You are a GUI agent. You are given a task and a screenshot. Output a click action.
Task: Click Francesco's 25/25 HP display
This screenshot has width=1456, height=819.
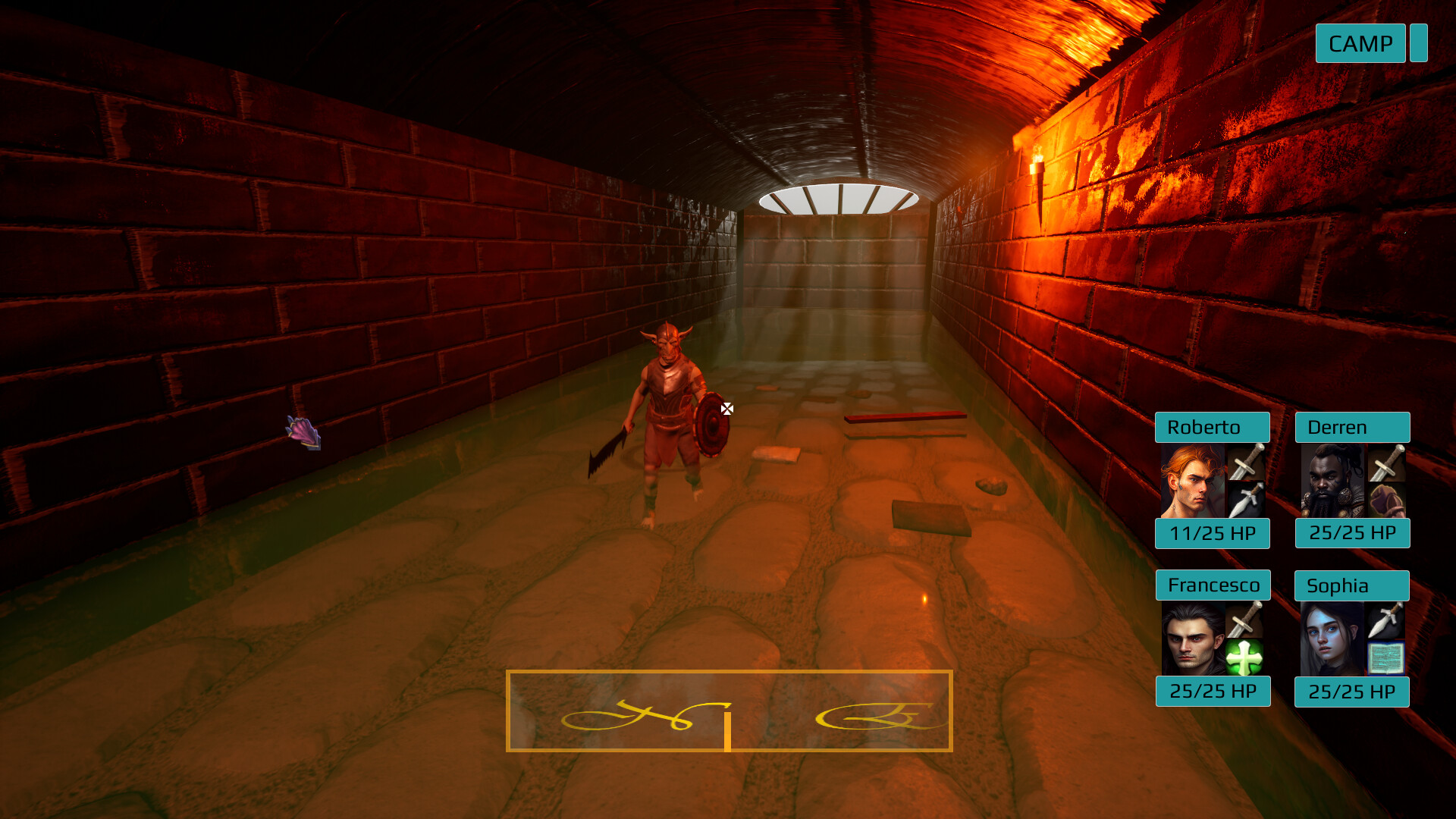pos(1213,692)
